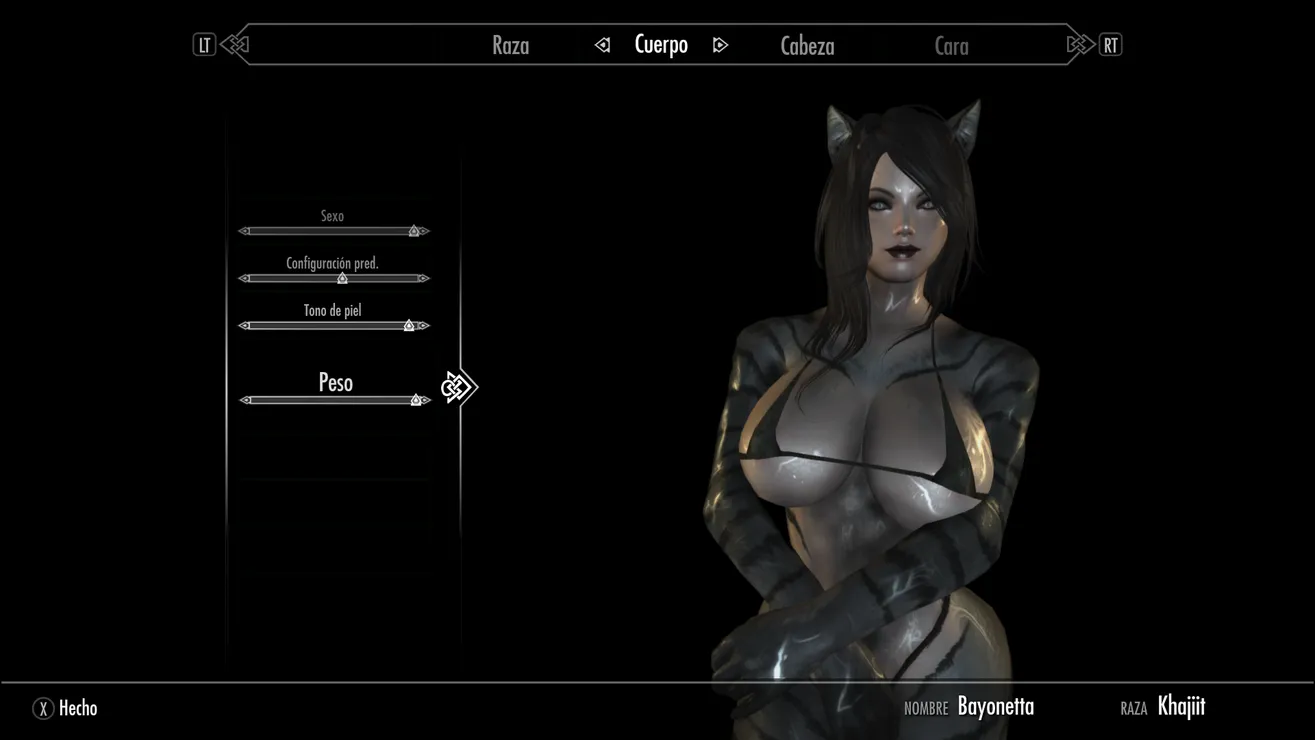Screen dimensions: 1315x740
Task: Select the Cuerpo tab
Action: (661, 45)
